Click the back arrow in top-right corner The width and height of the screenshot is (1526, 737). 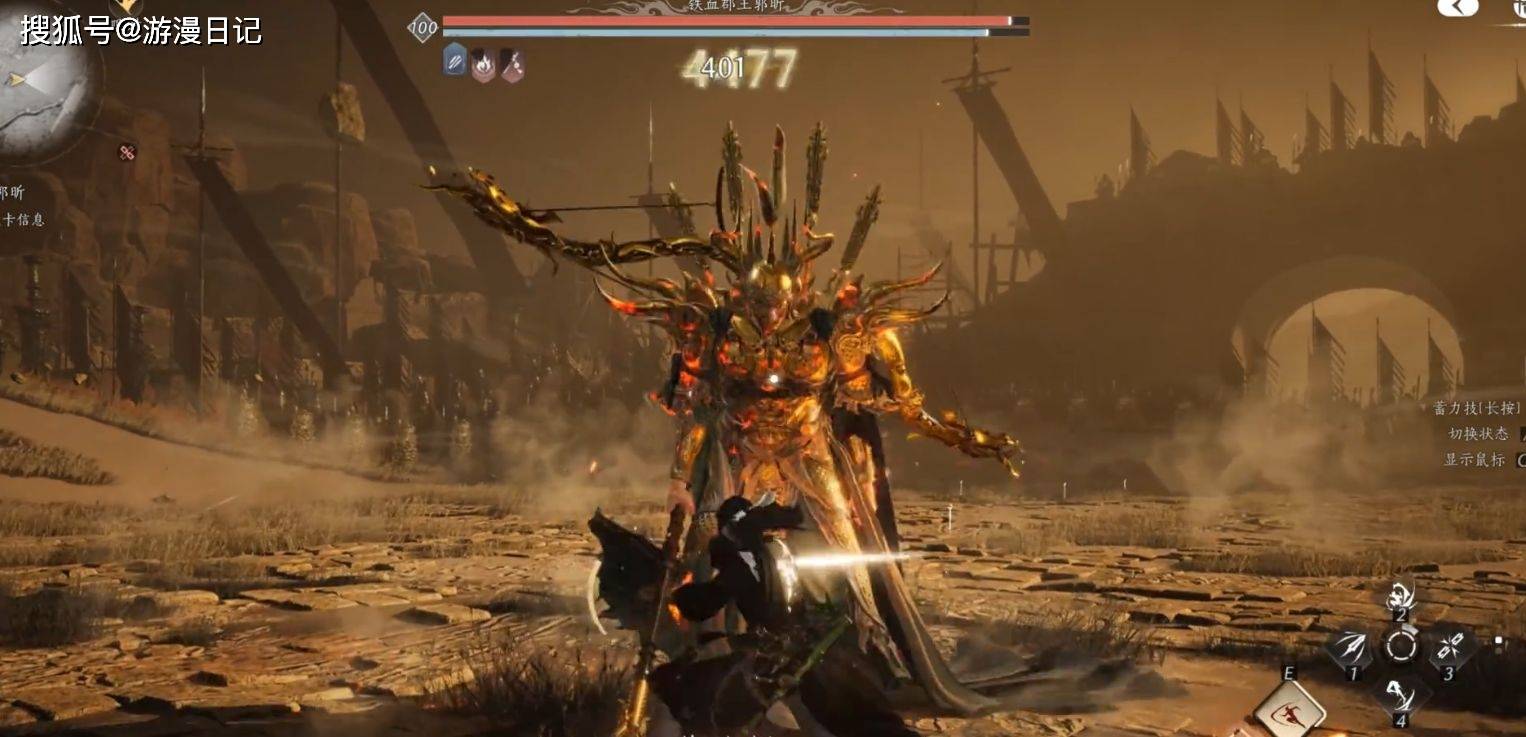1456,7
